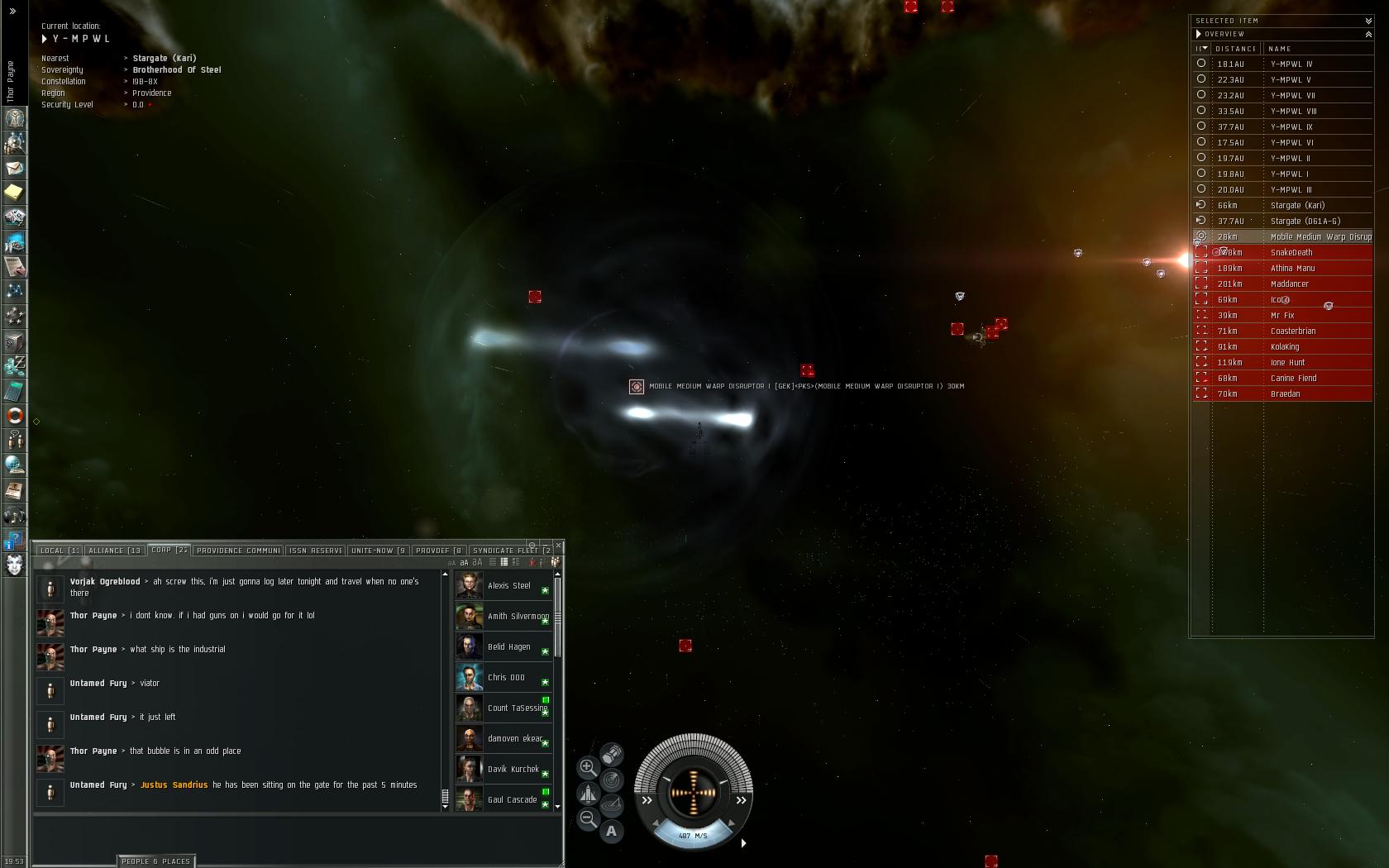Select Stargate (Kari) in the overview

point(1296,206)
